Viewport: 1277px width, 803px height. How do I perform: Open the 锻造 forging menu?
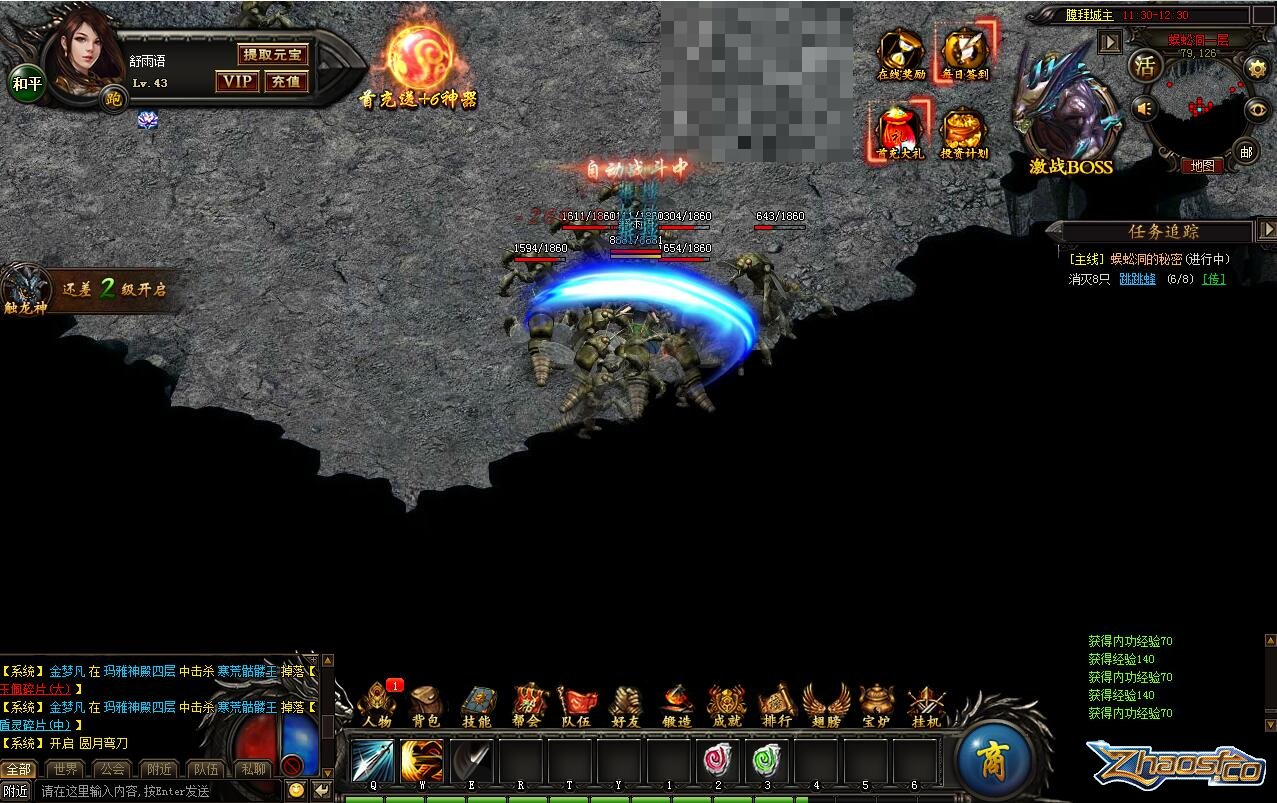(677, 704)
